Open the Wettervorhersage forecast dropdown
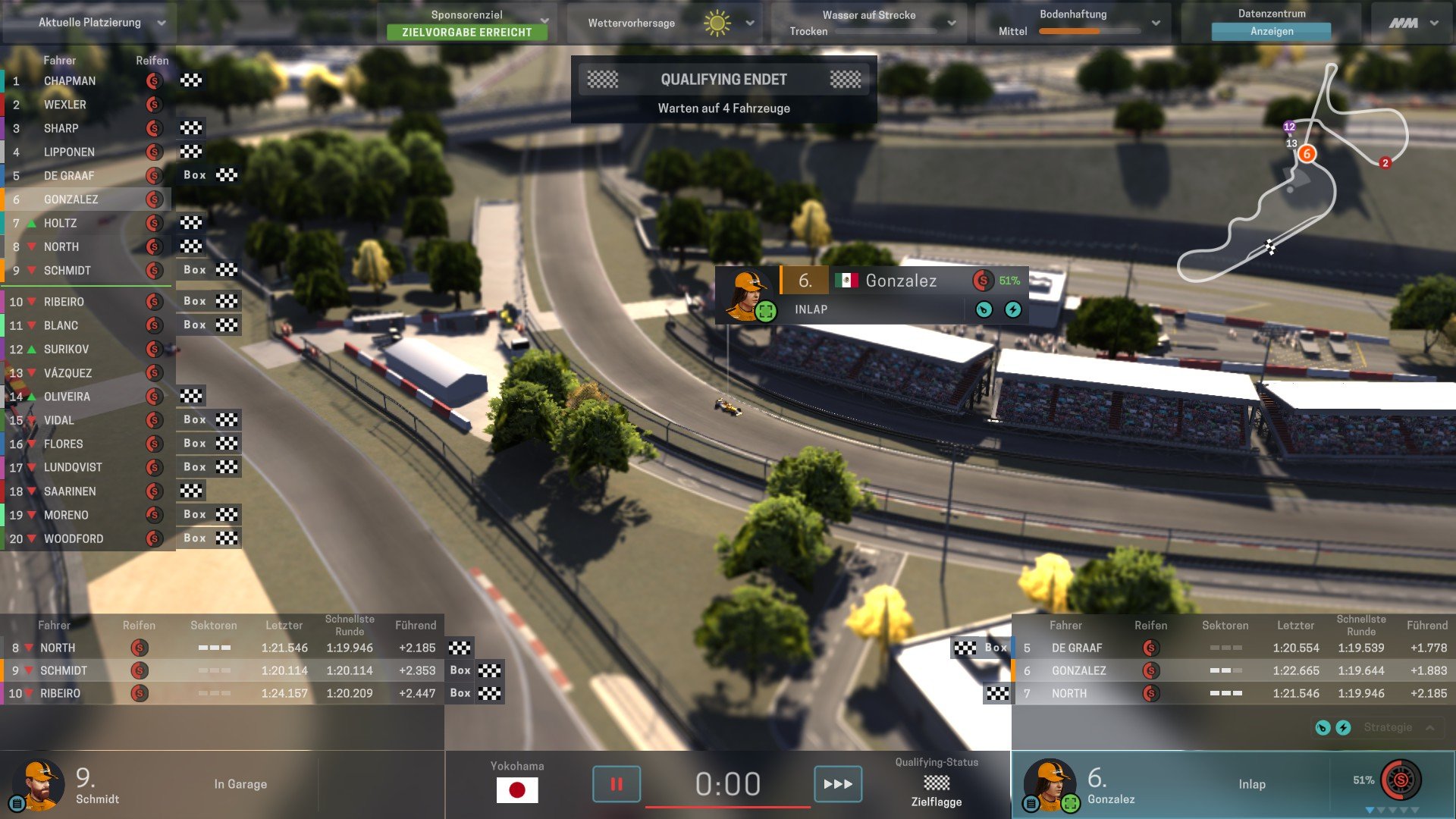The width and height of the screenshot is (1456, 819). (x=749, y=23)
